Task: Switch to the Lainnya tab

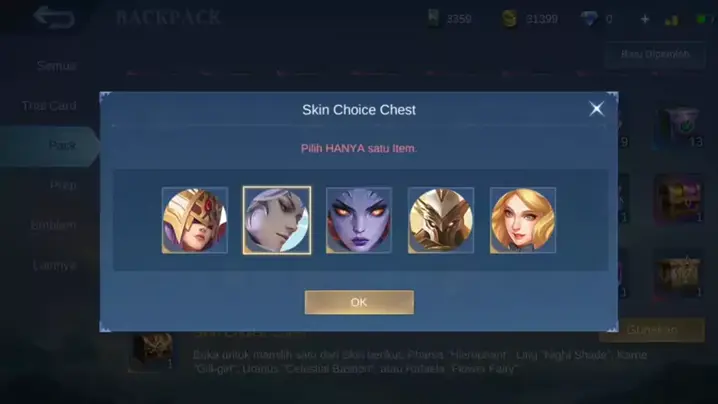Action: point(54,265)
